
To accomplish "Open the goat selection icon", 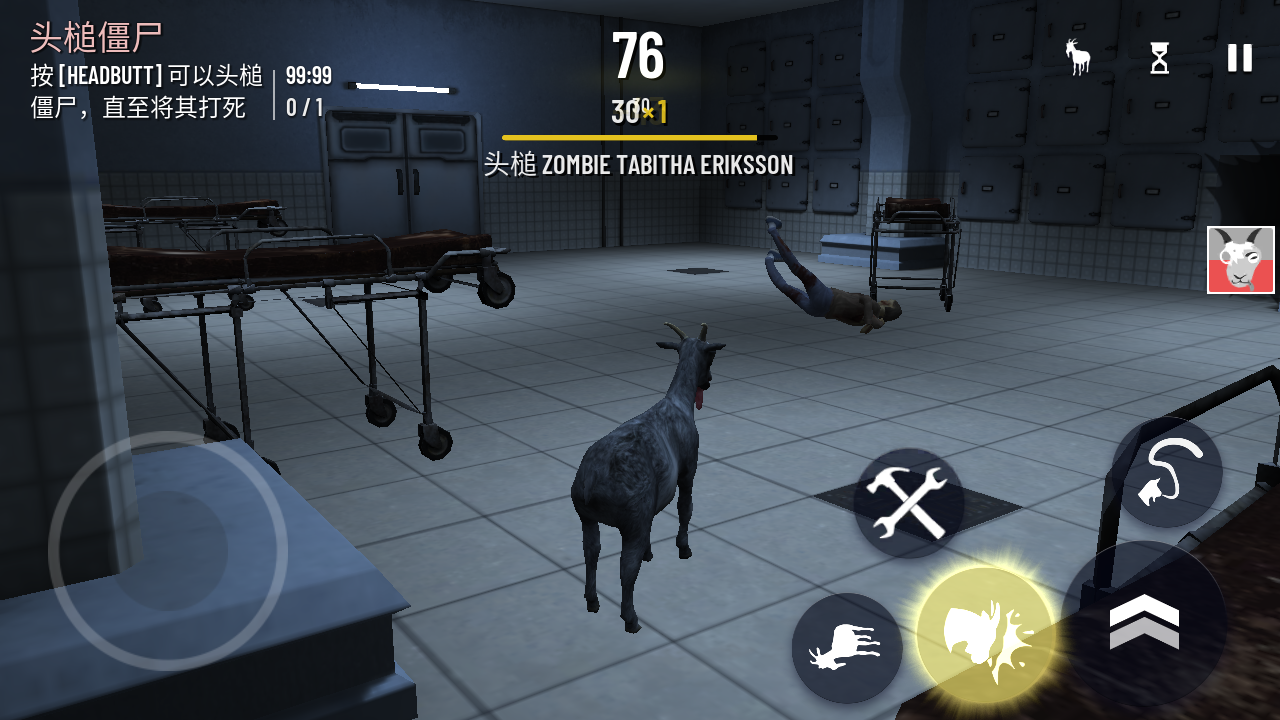I will click(x=1078, y=58).
